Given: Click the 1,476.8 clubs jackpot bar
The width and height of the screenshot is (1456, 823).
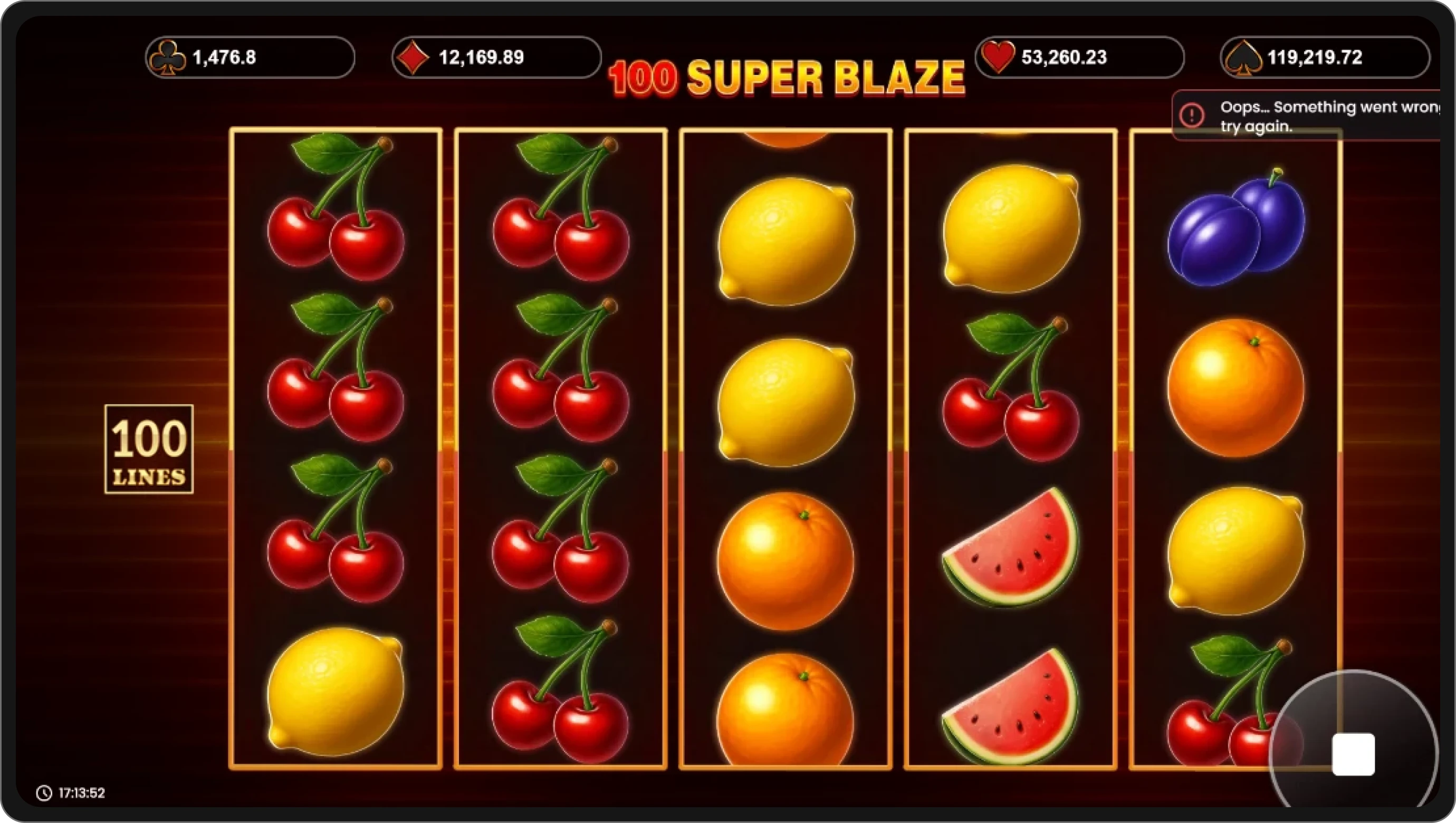Looking at the screenshot, I should point(251,56).
